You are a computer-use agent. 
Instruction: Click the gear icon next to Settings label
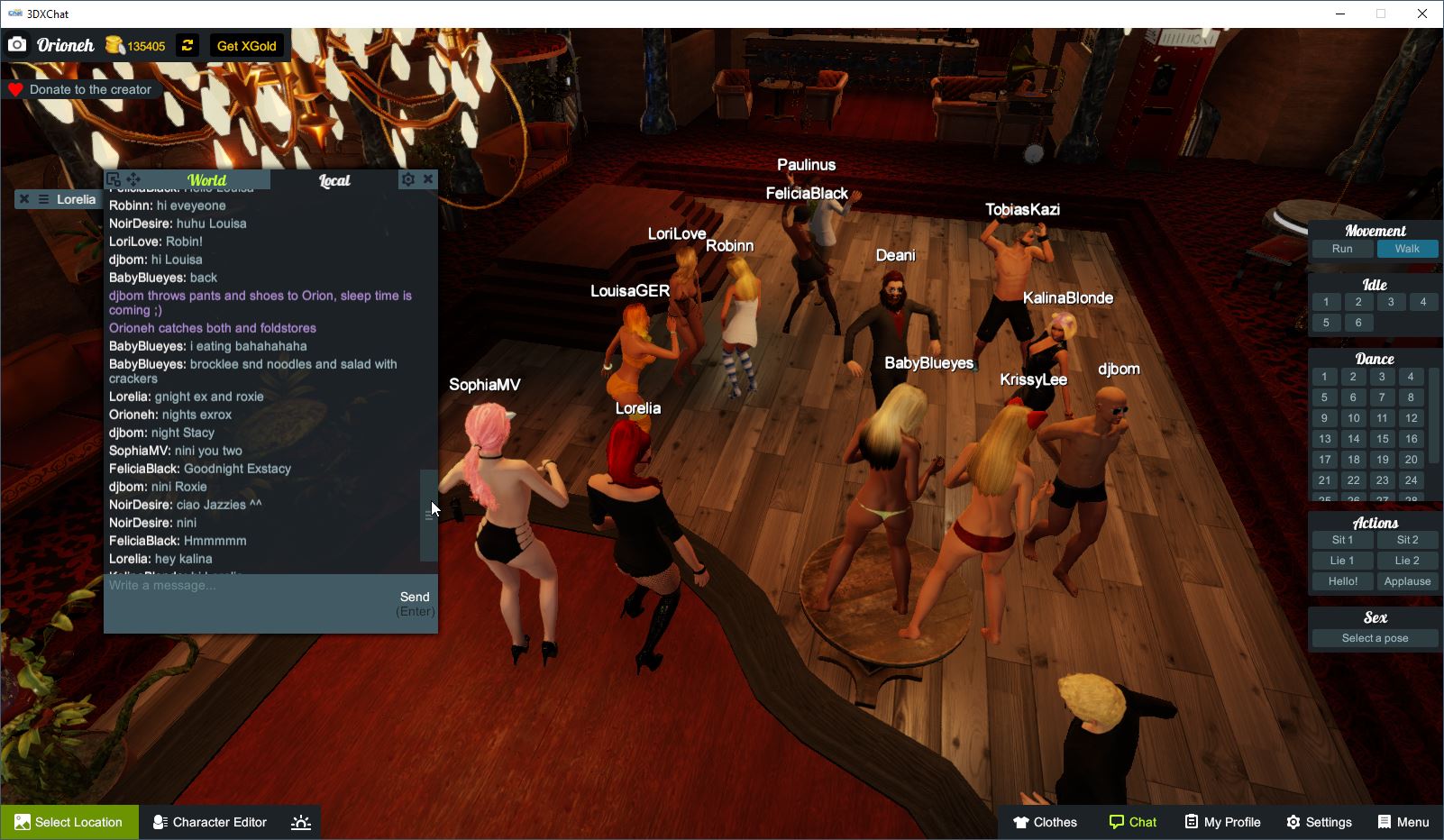coord(1293,821)
